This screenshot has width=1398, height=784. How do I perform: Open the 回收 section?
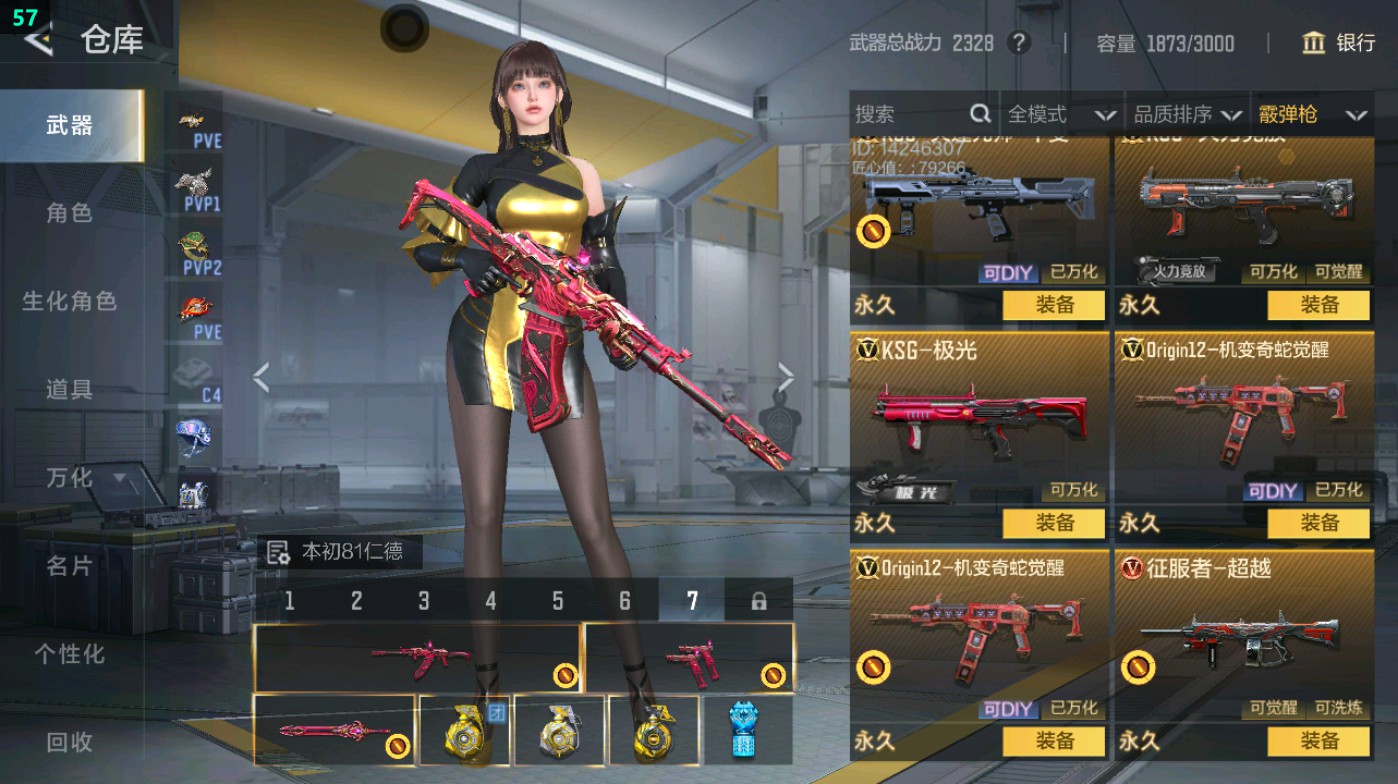[69, 741]
